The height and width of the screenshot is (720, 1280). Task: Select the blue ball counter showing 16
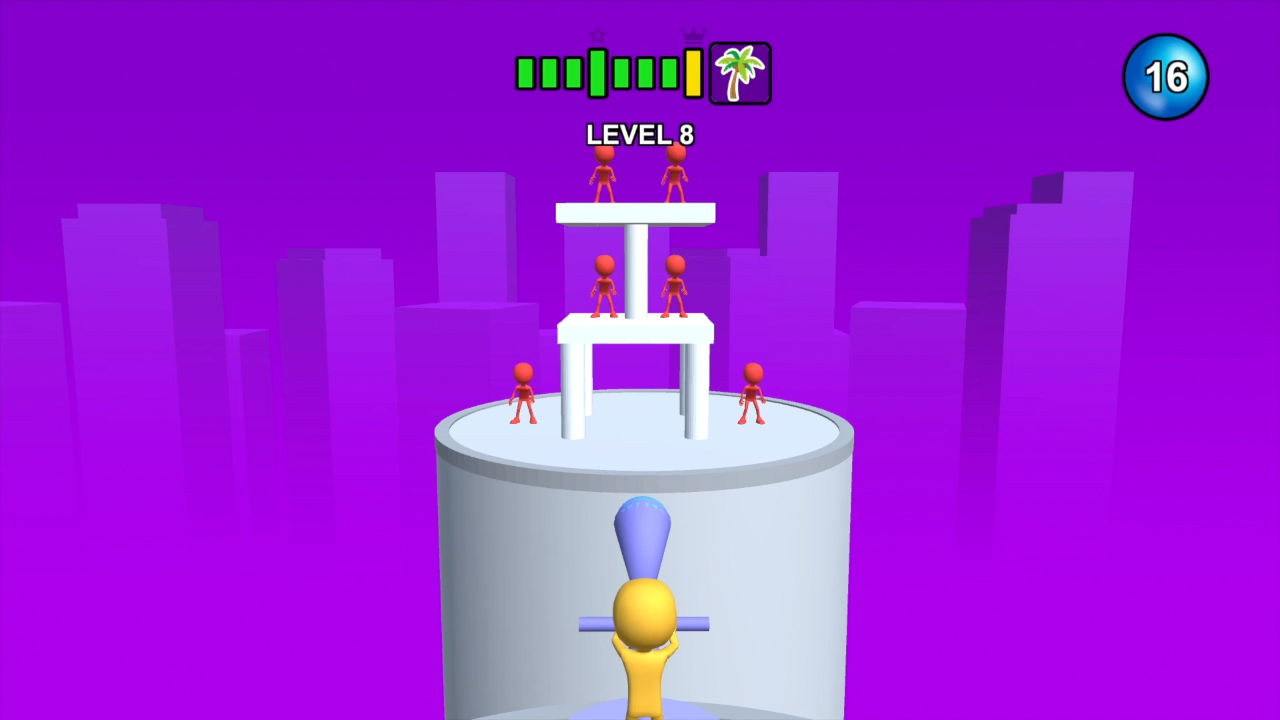[1165, 76]
